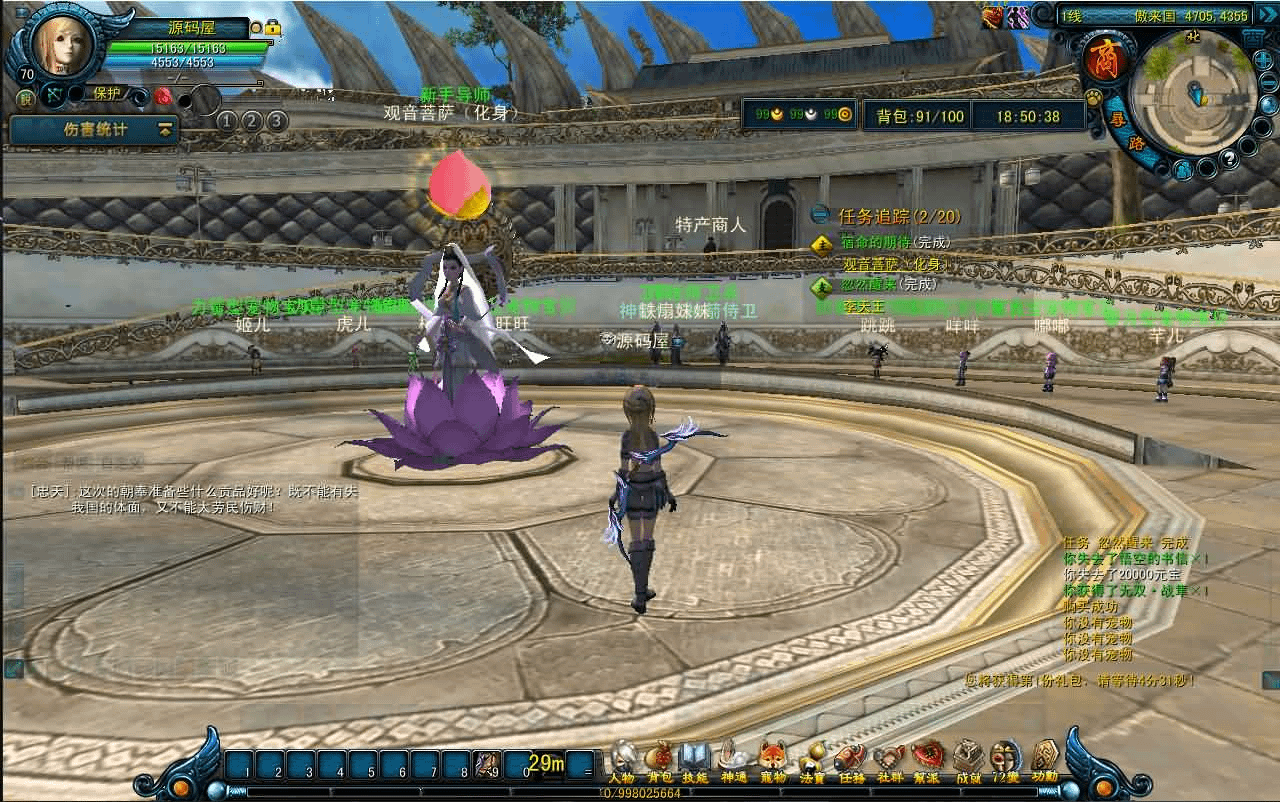The image size is (1280, 802).
Task: Click the red 商 shop button
Action: click(1106, 59)
